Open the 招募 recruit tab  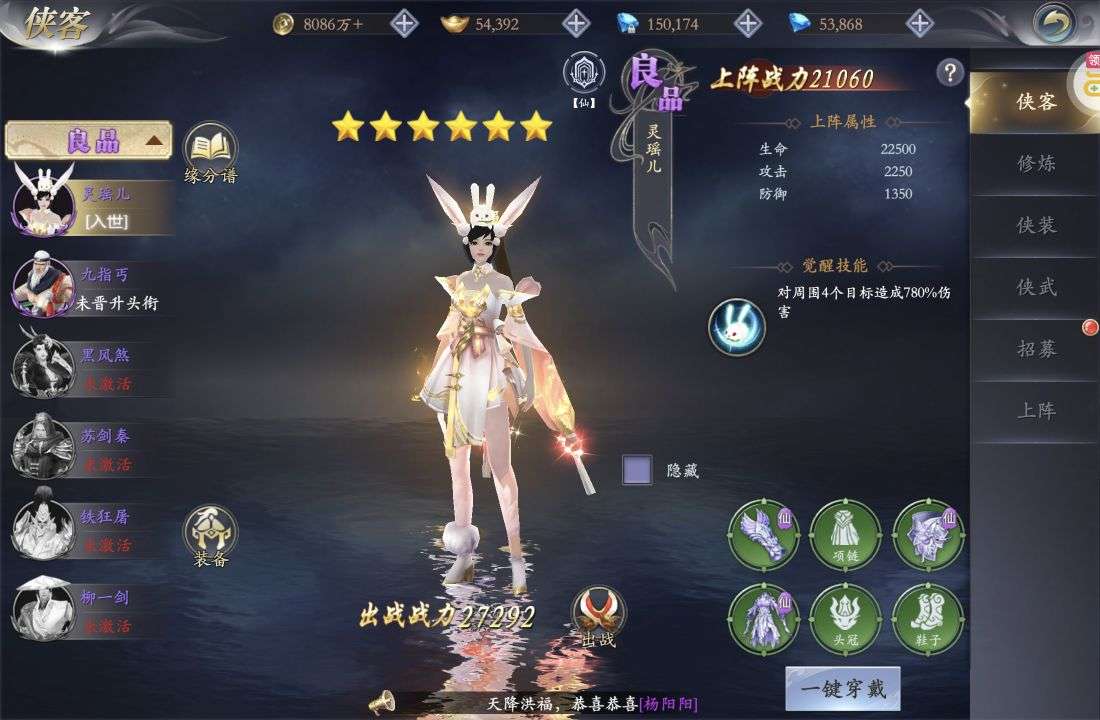(1036, 349)
